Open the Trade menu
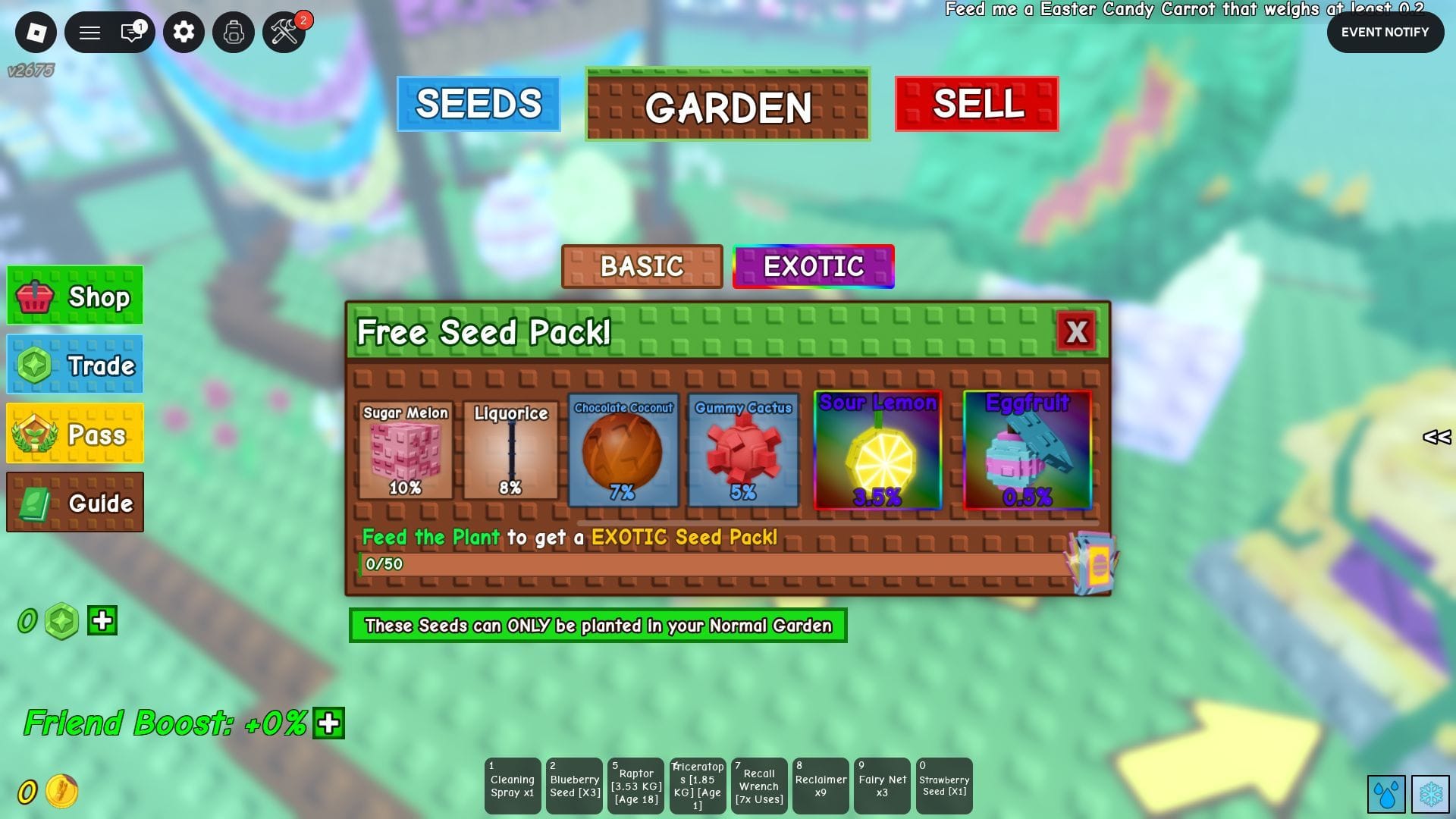This screenshot has height=819, width=1456. coord(75,365)
